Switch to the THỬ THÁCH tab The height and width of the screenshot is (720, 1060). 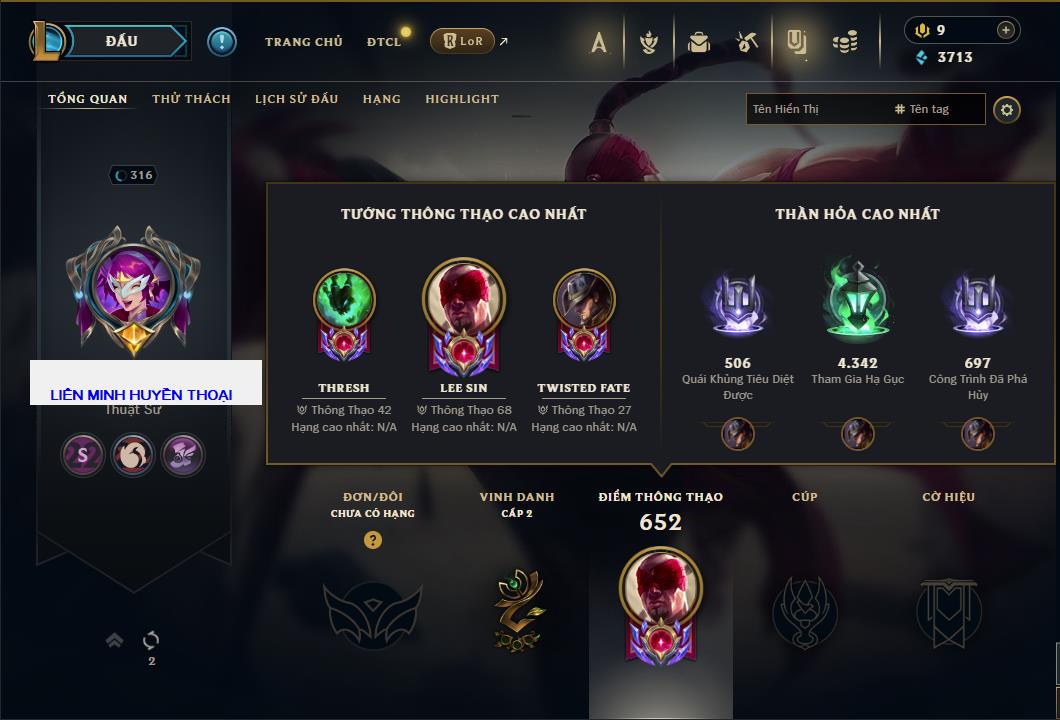coord(191,99)
